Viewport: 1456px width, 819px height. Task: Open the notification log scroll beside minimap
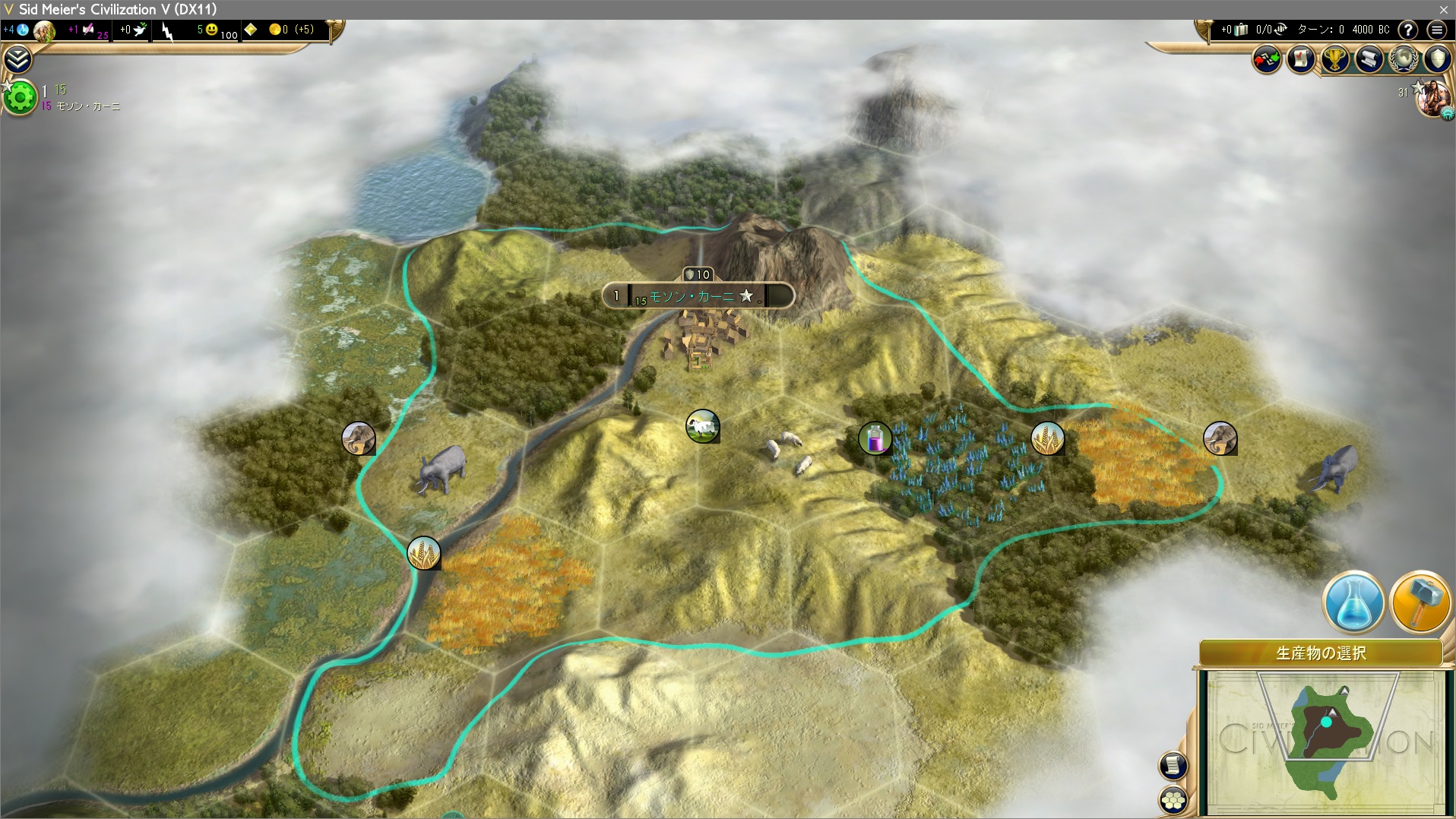(1173, 765)
